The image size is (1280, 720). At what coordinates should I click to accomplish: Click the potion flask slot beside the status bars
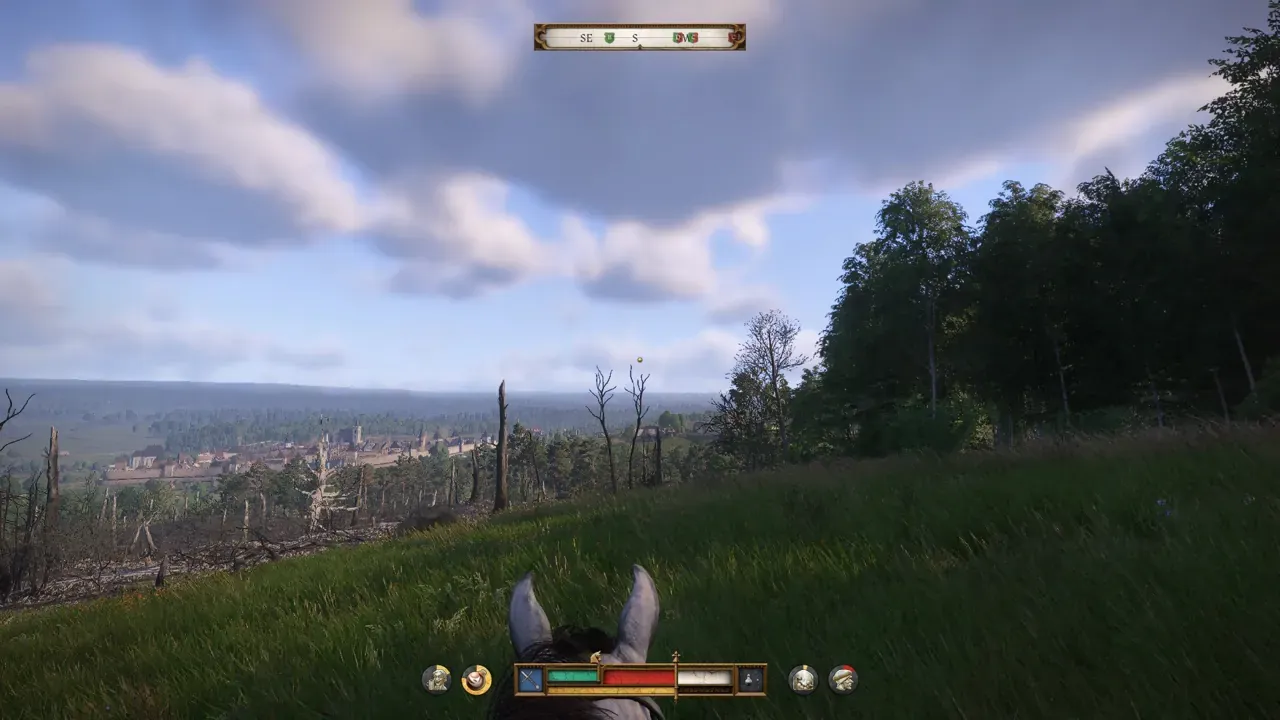click(x=750, y=680)
